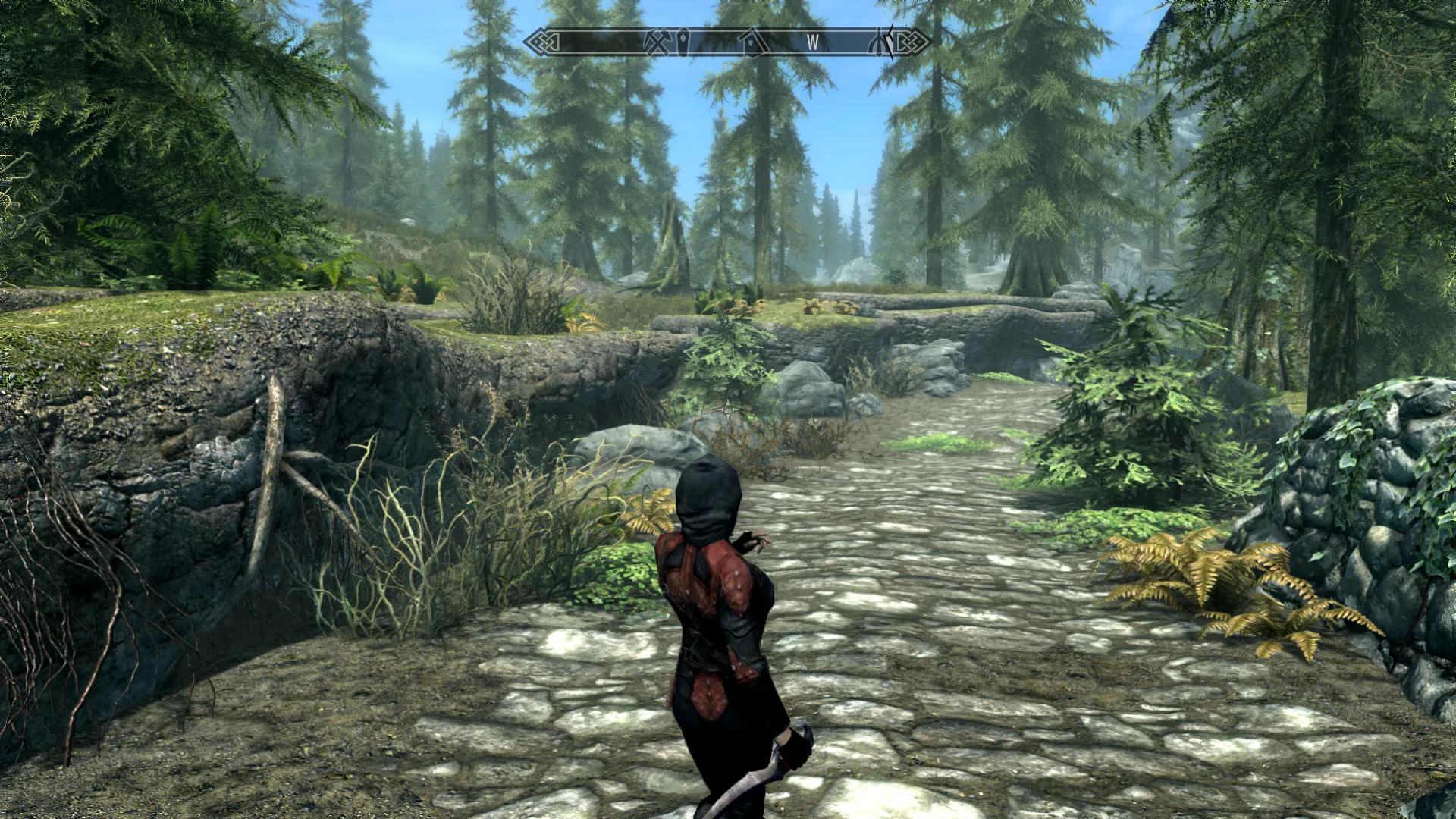The height and width of the screenshot is (819, 1456).
Task: Click the crossed pickaxes mine marker on compass
Action: tap(654, 41)
